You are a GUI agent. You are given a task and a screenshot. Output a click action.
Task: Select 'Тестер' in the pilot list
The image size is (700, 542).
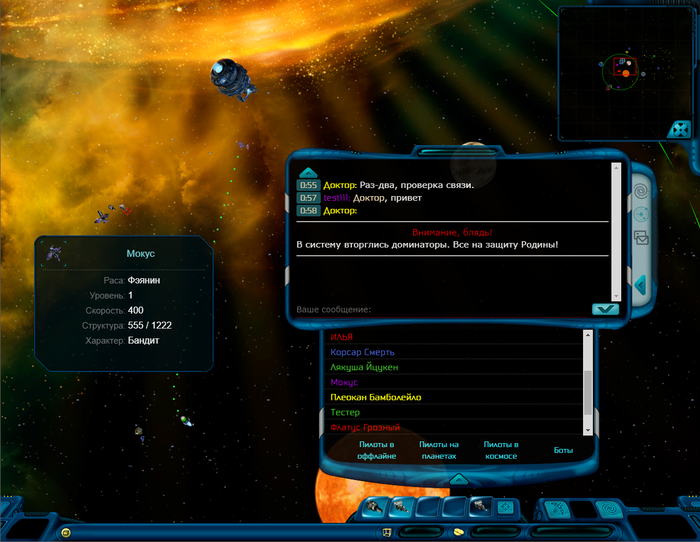[345, 412]
